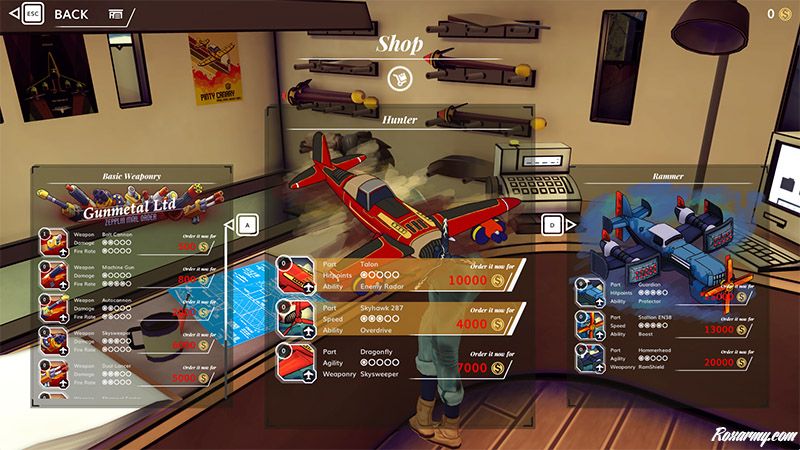The width and height of the screenshot is (800, 450).
Task: Click the Hunter plane title
Action: coord(399,120)
